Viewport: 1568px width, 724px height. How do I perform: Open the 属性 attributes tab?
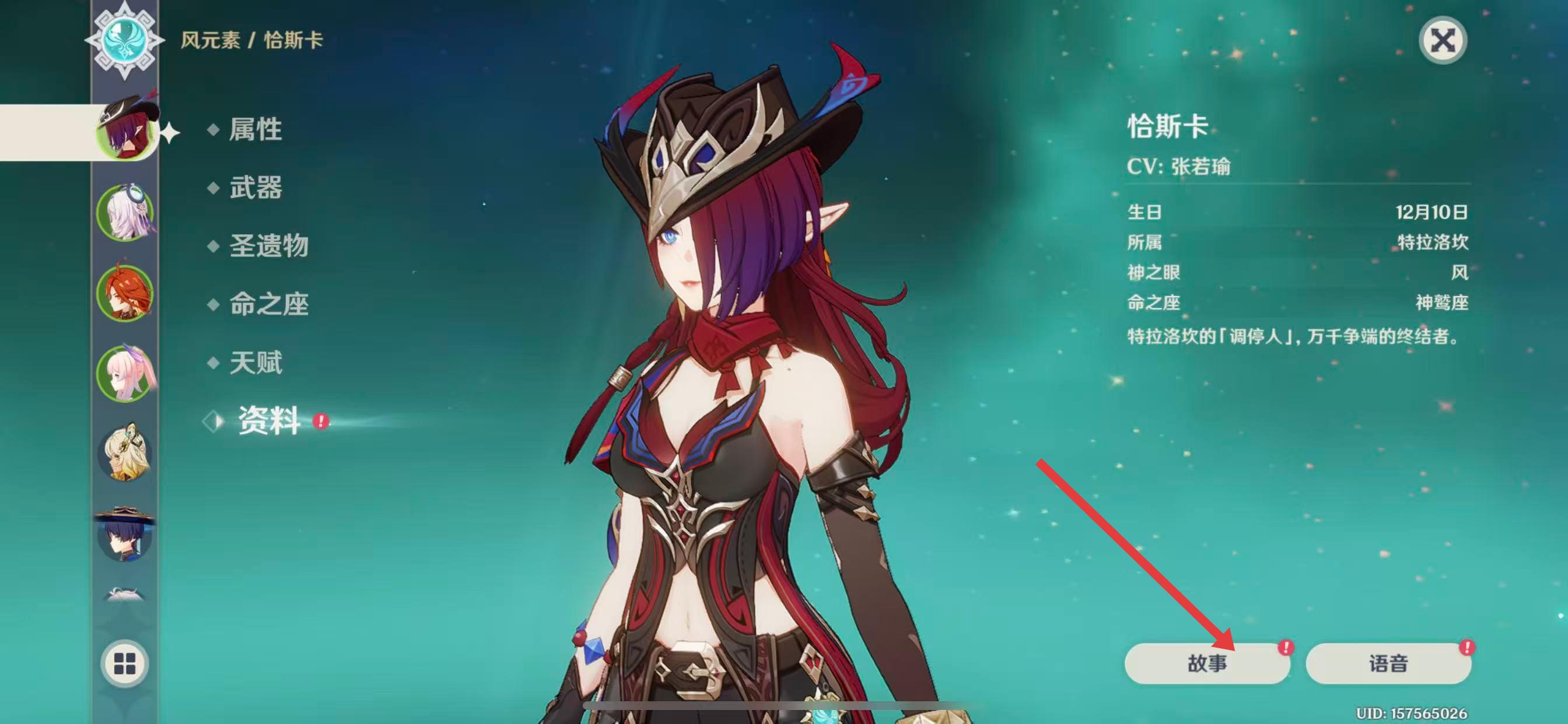point(255,129)
